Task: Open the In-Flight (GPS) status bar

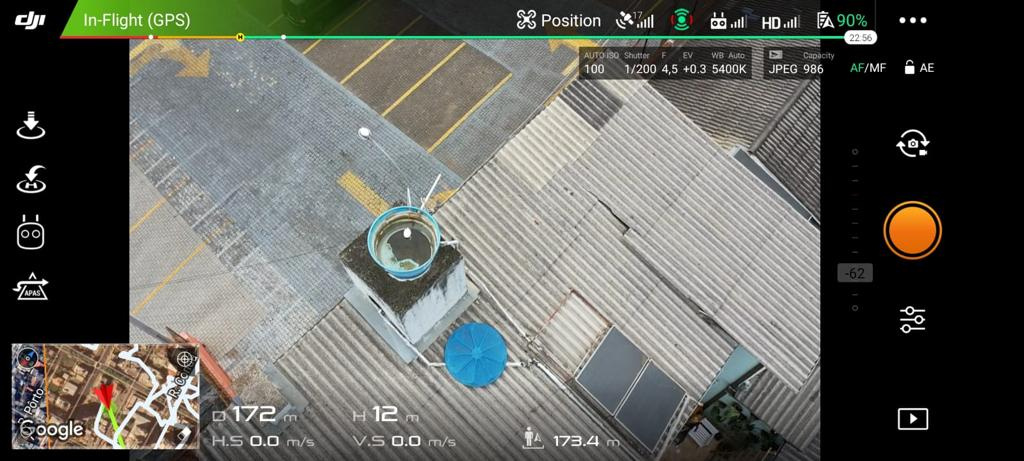Action: point(136,20)
